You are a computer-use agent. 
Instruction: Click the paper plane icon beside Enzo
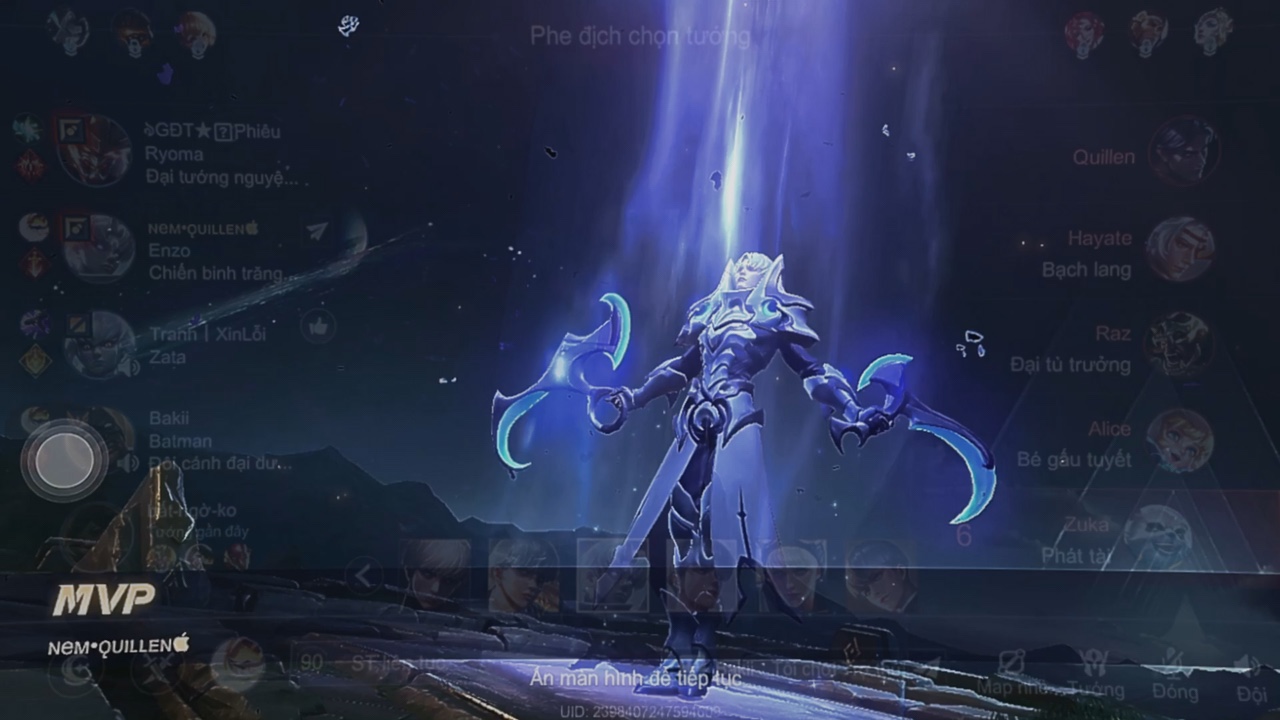317,231
